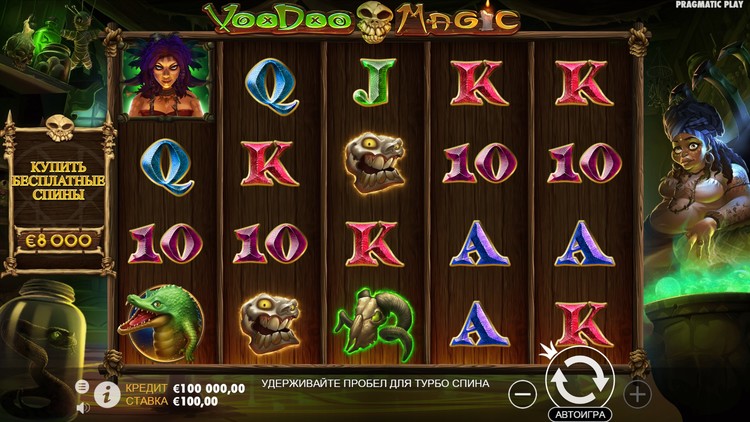Open the game info 'i' button
Image resolution: width=750 pixels, height=422 pixels.
pos(107,394)
